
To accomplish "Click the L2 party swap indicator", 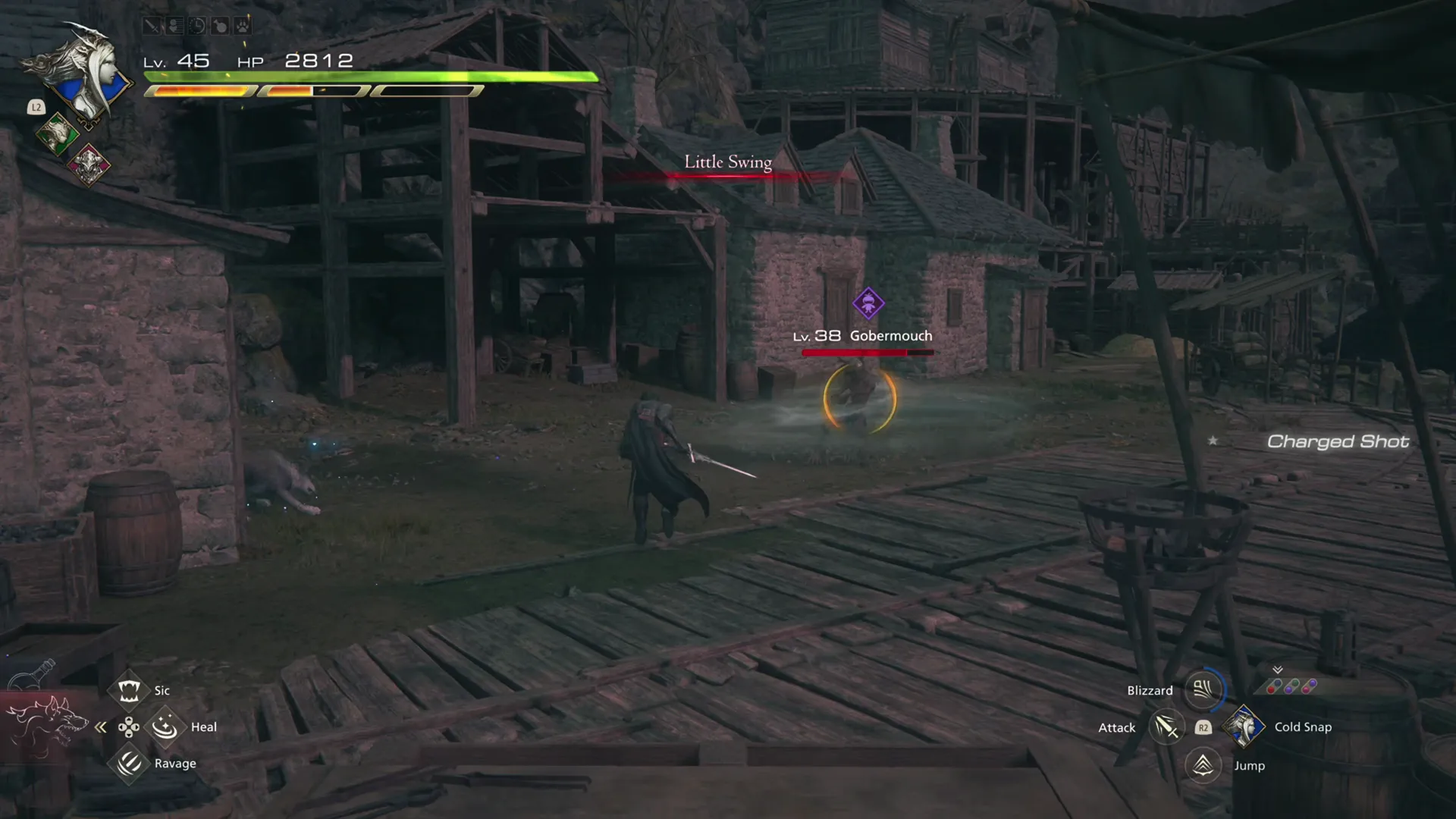I will tap(36, 108).
